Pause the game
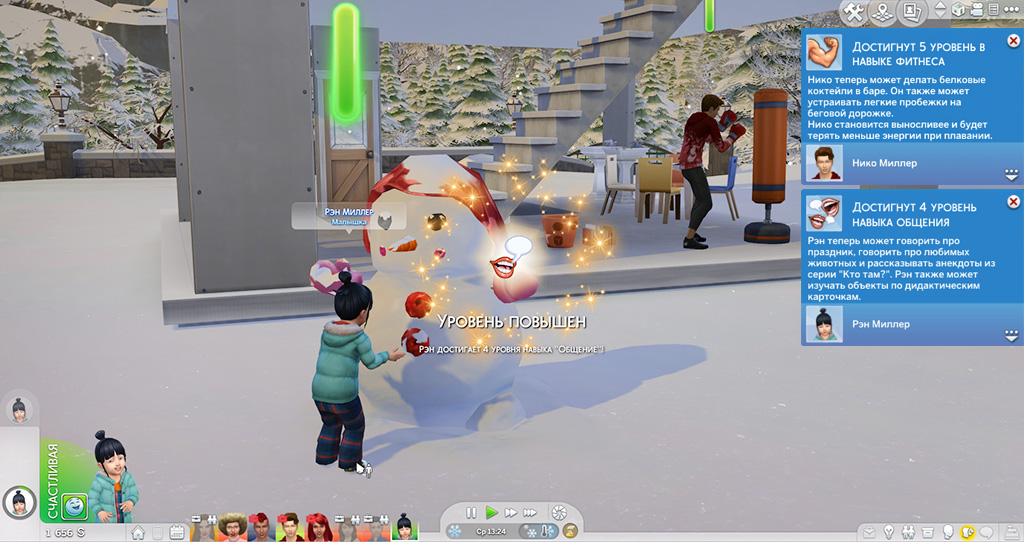This screenshot has width=1024, height=542. 471,513
